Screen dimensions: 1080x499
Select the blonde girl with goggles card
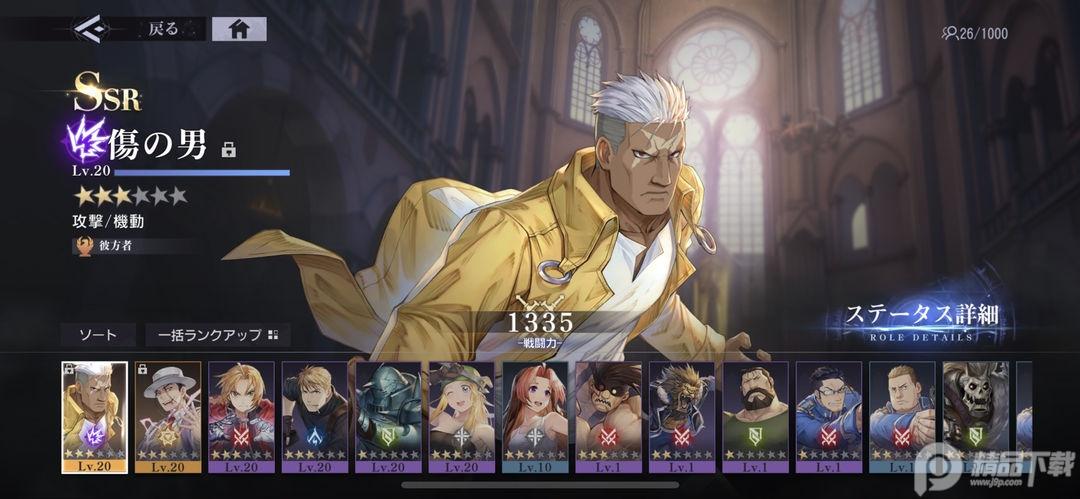pyautogui.click(x=461, y=415)
